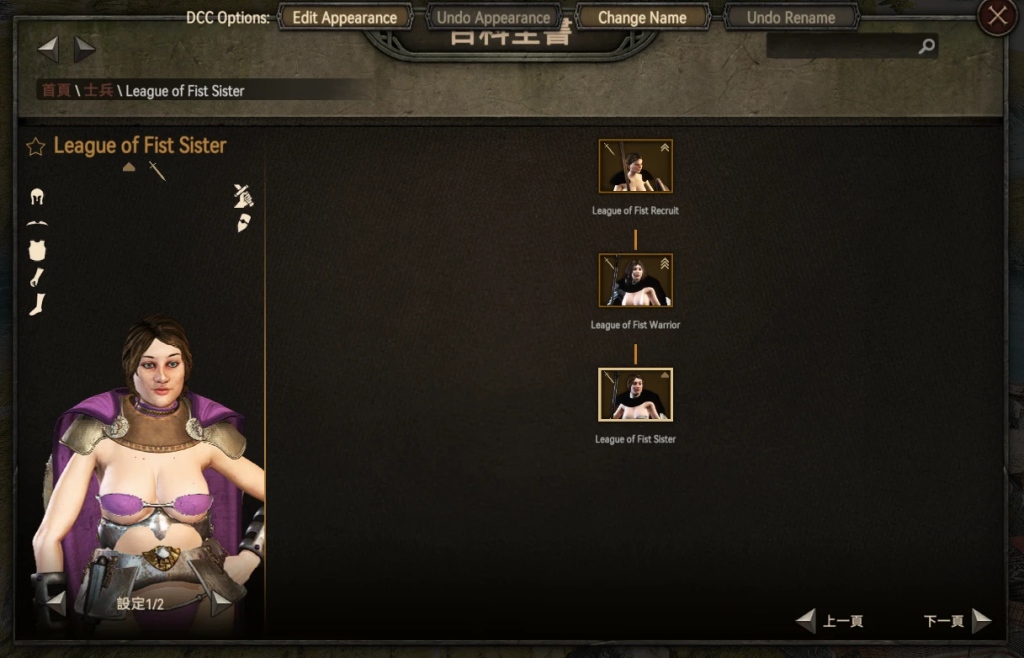Select the League of Fist Recruit portrait
This screenshot has height=658, width=1024.
(x=635, y=166)
